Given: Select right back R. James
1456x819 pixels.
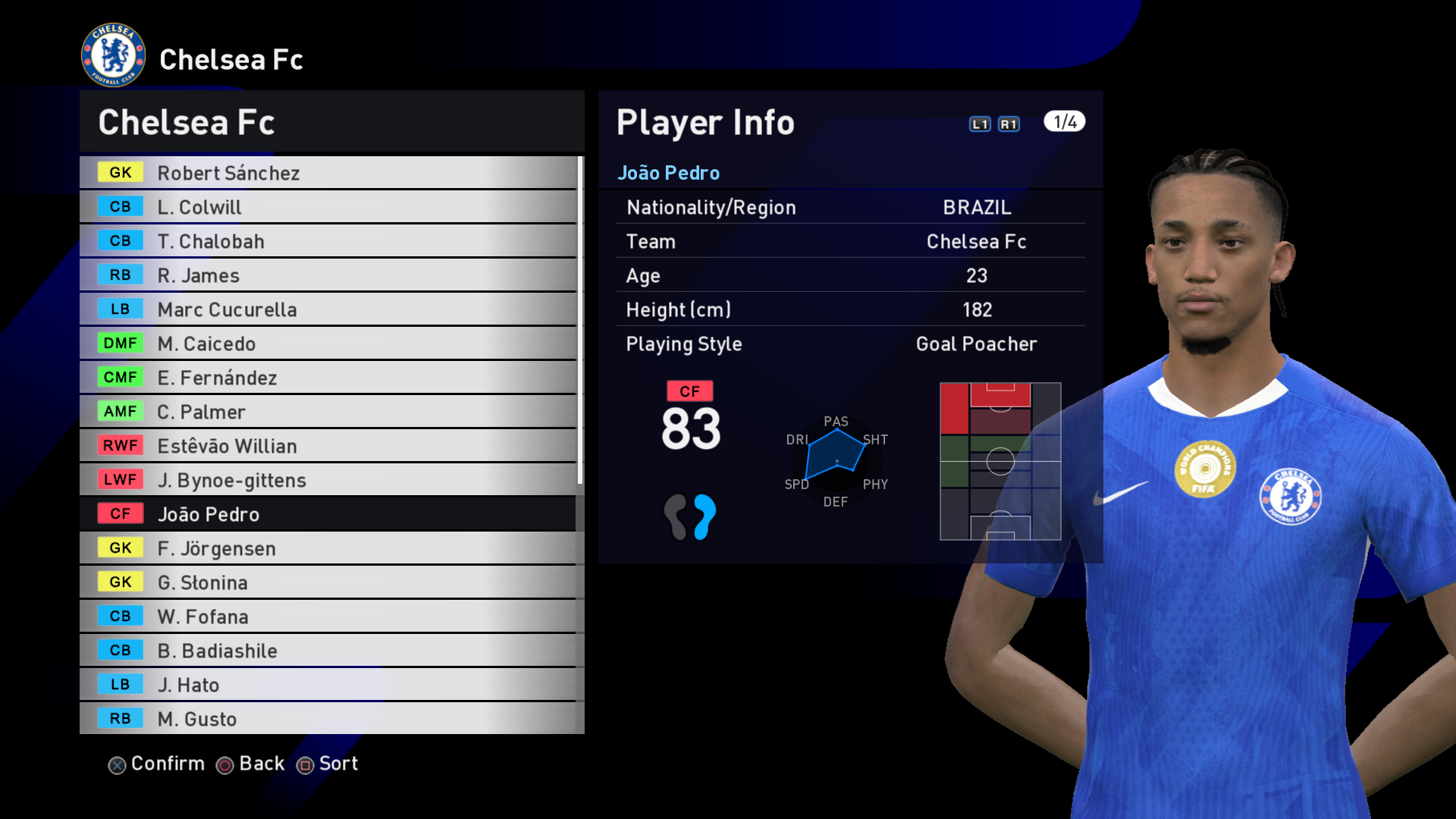Looking at the screenshot, I should click(x=328, y=275).
